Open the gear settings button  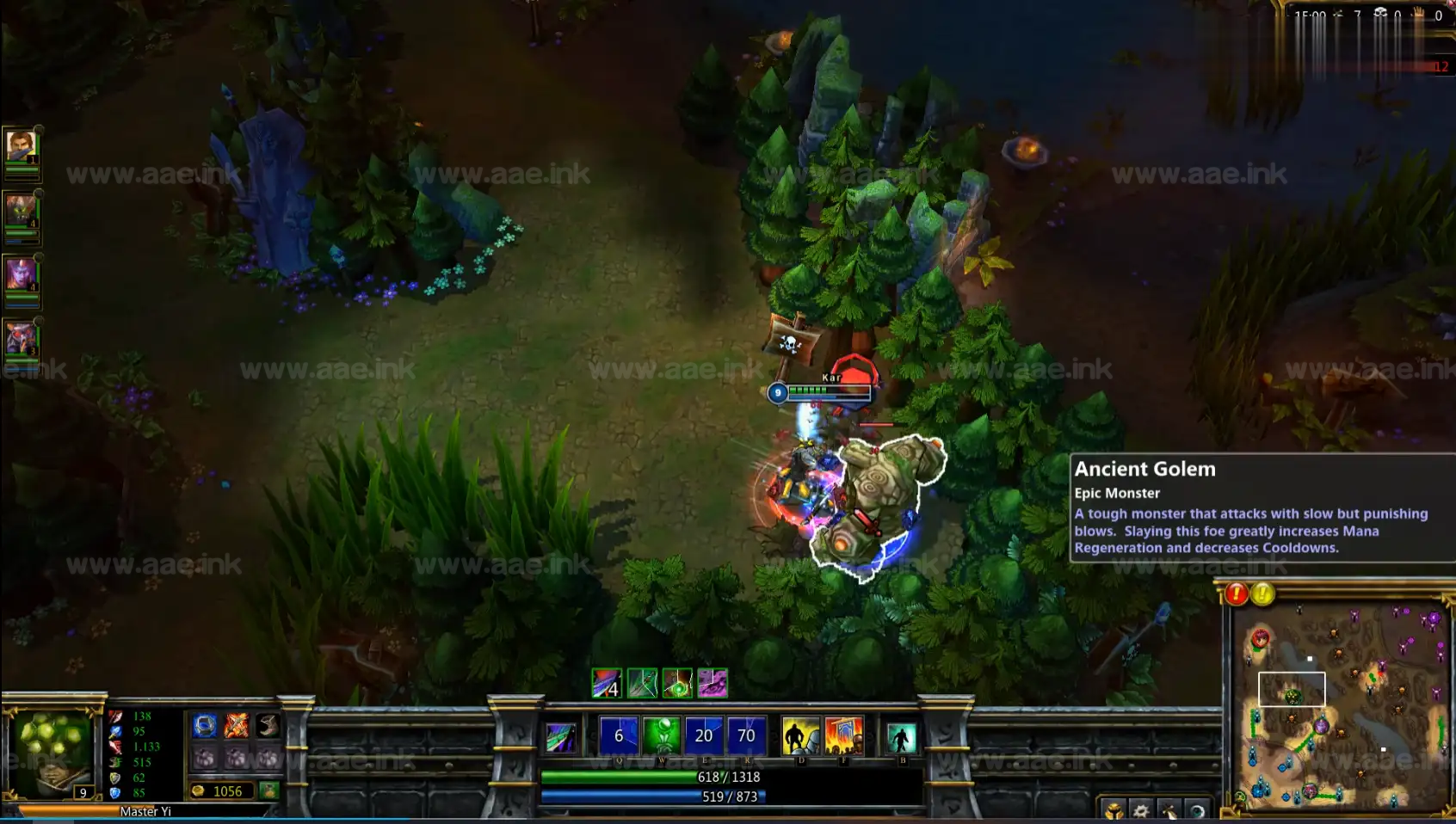click(x=1141, y=810)
